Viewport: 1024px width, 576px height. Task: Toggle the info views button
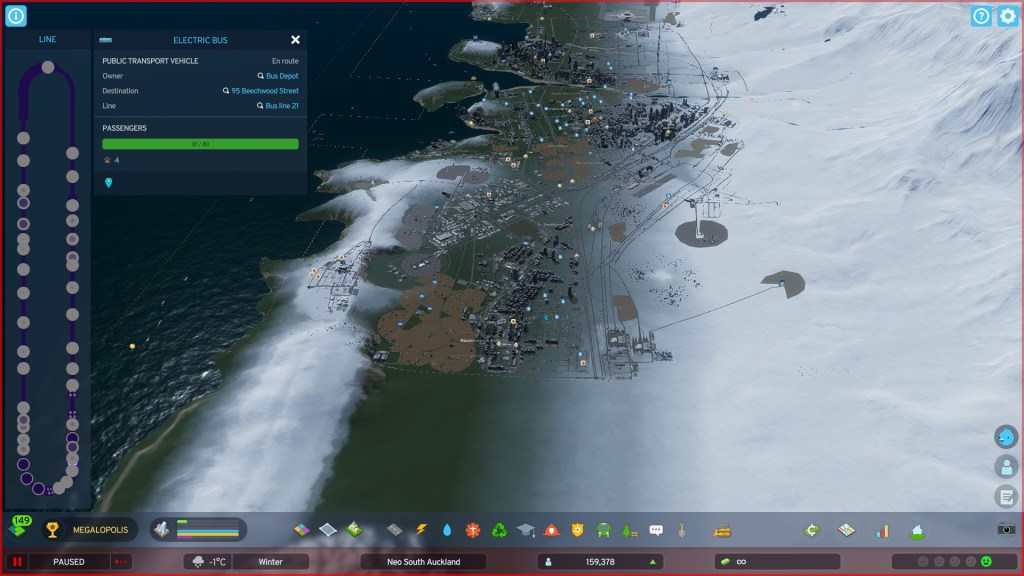click(x=16, y=16)
